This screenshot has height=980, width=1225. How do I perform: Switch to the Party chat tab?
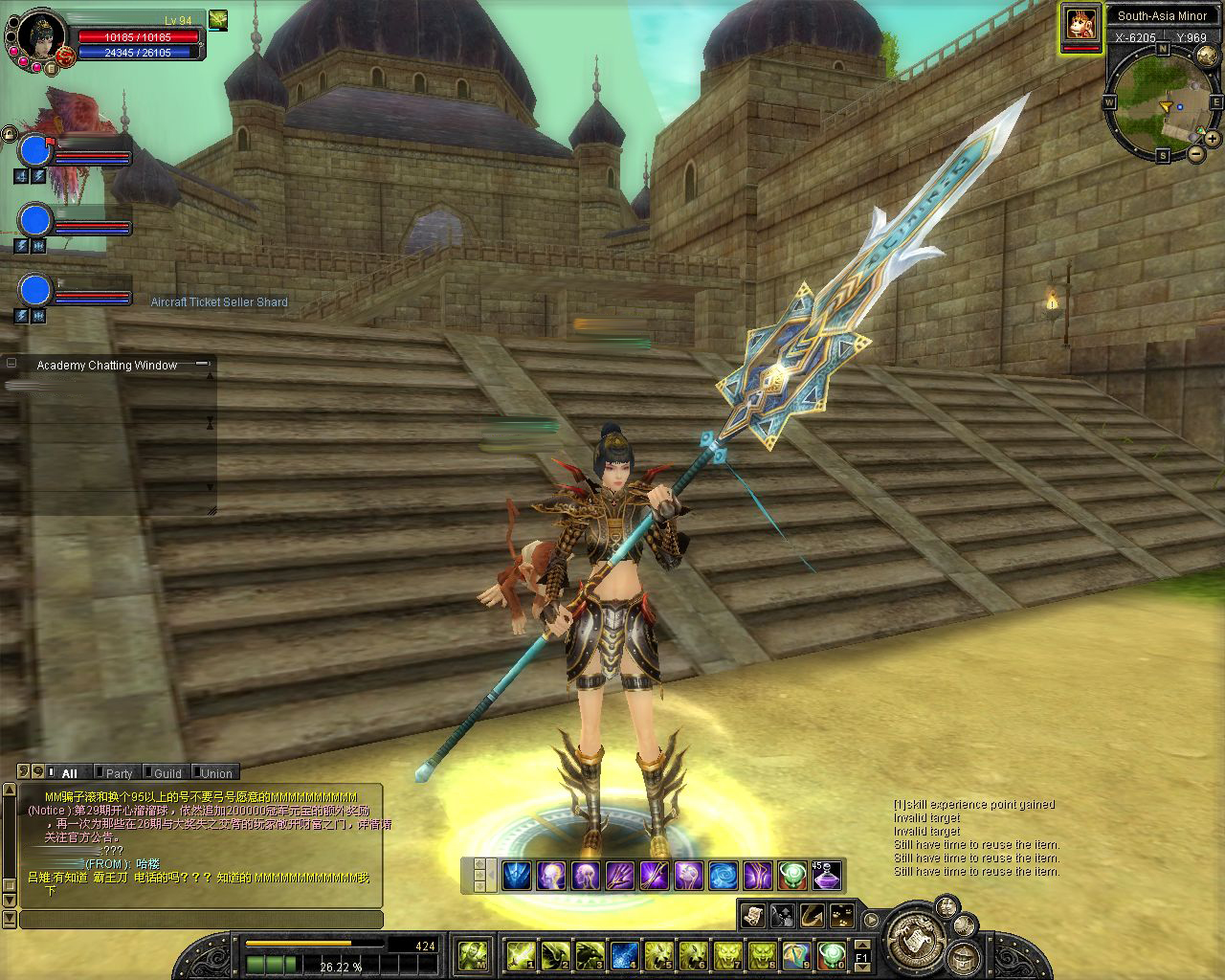(119, 773)
